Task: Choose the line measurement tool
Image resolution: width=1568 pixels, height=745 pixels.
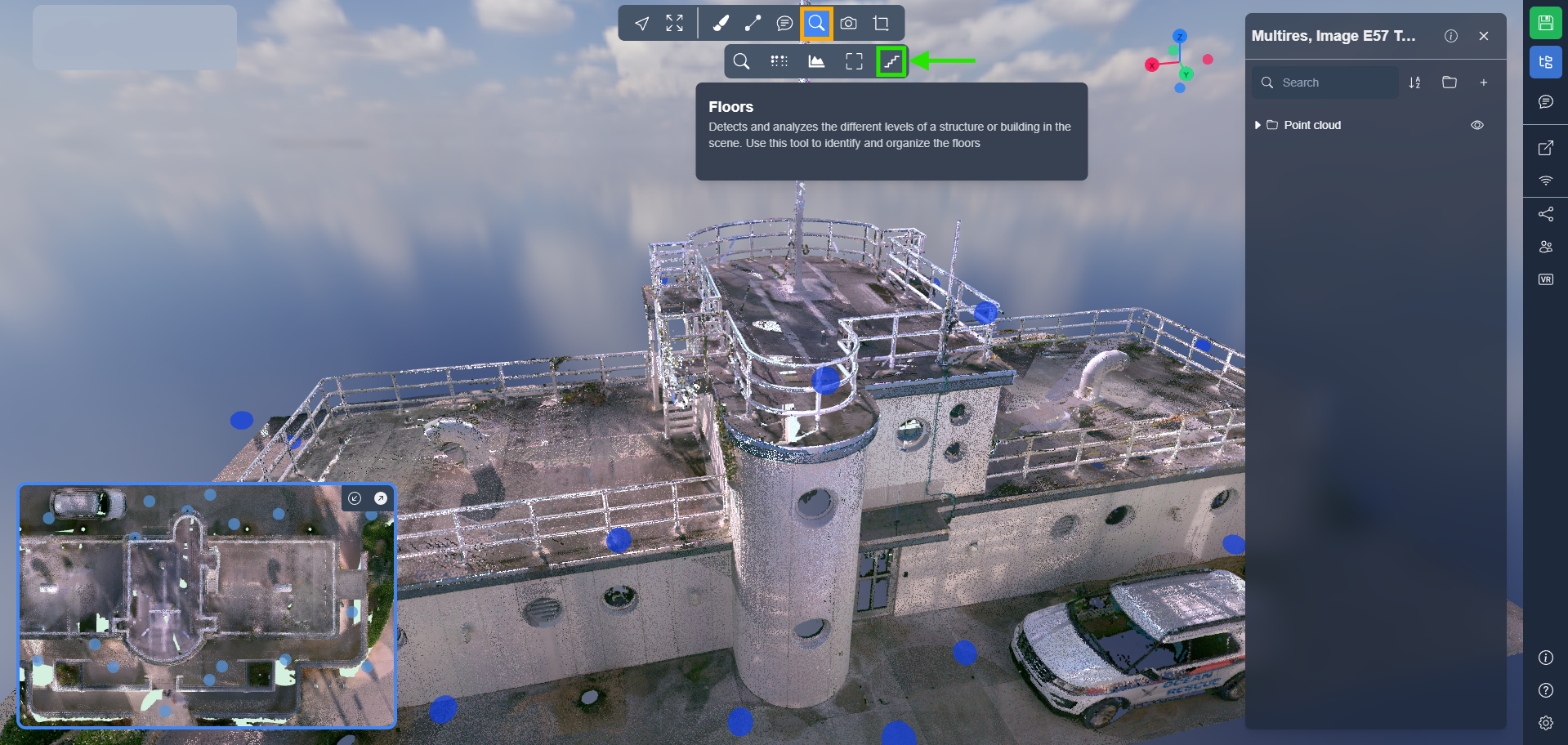Action: (753, 24)
